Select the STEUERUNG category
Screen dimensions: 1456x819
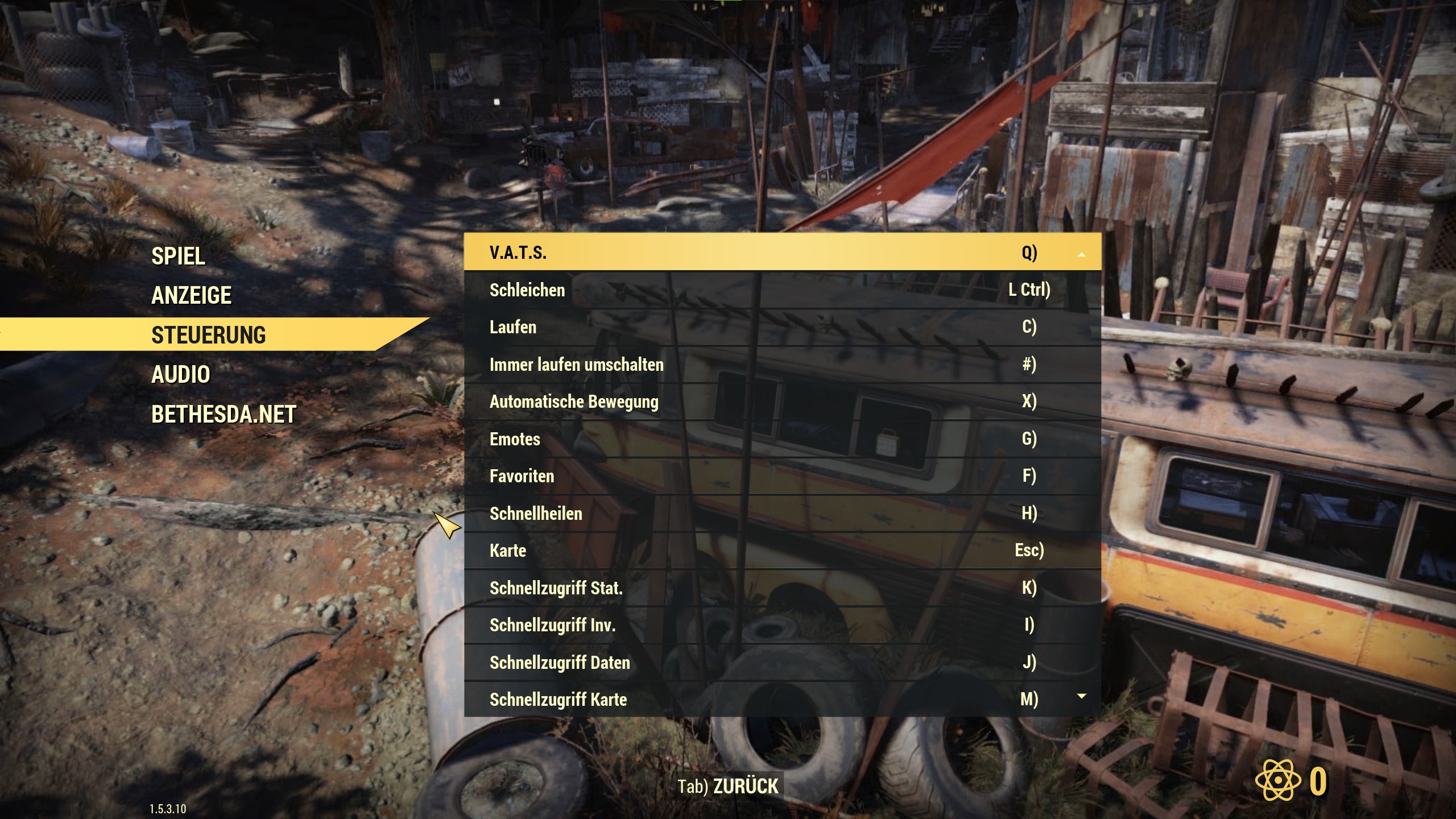tap(208, 335)
